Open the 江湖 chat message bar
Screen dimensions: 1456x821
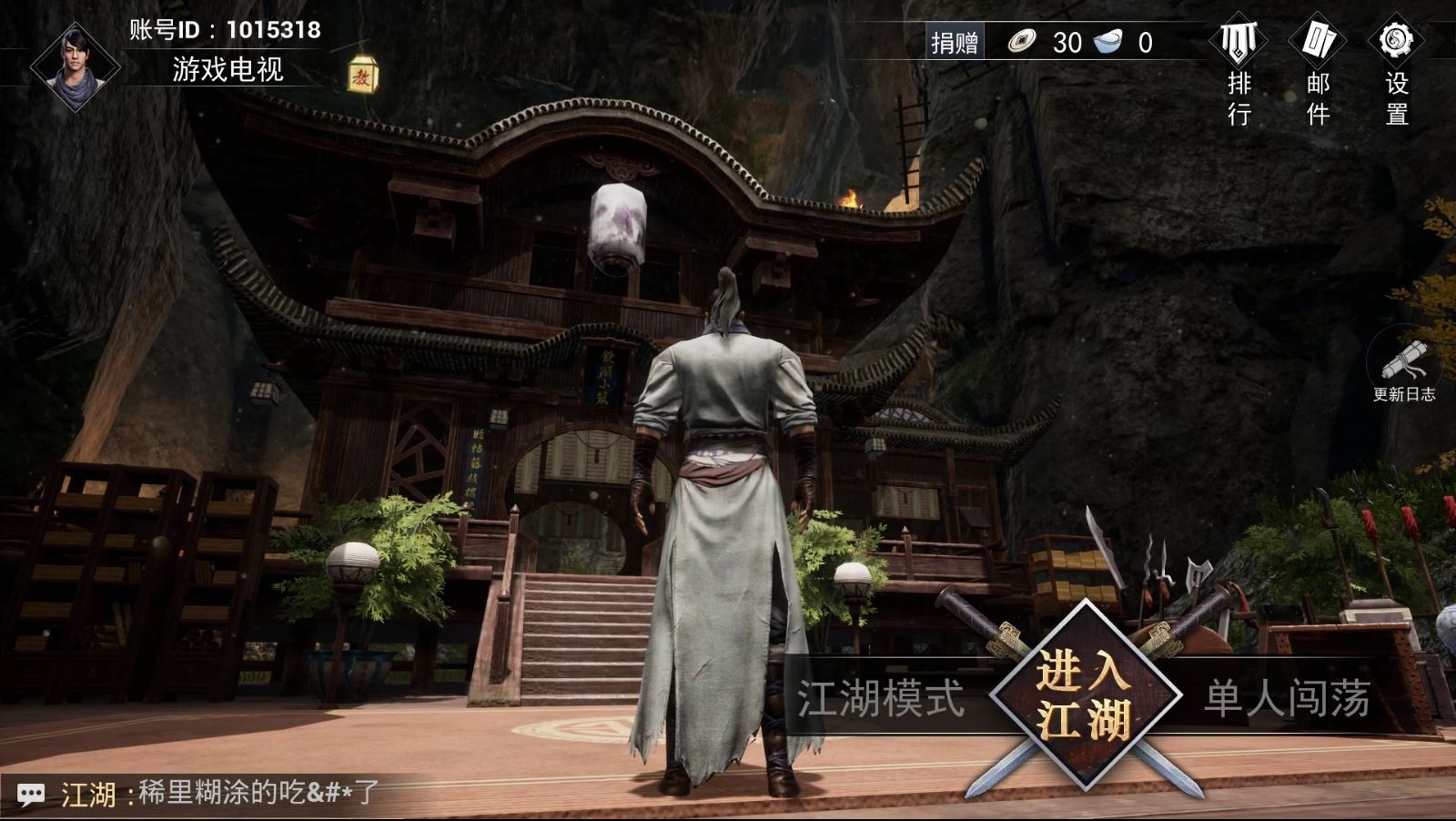218,794
